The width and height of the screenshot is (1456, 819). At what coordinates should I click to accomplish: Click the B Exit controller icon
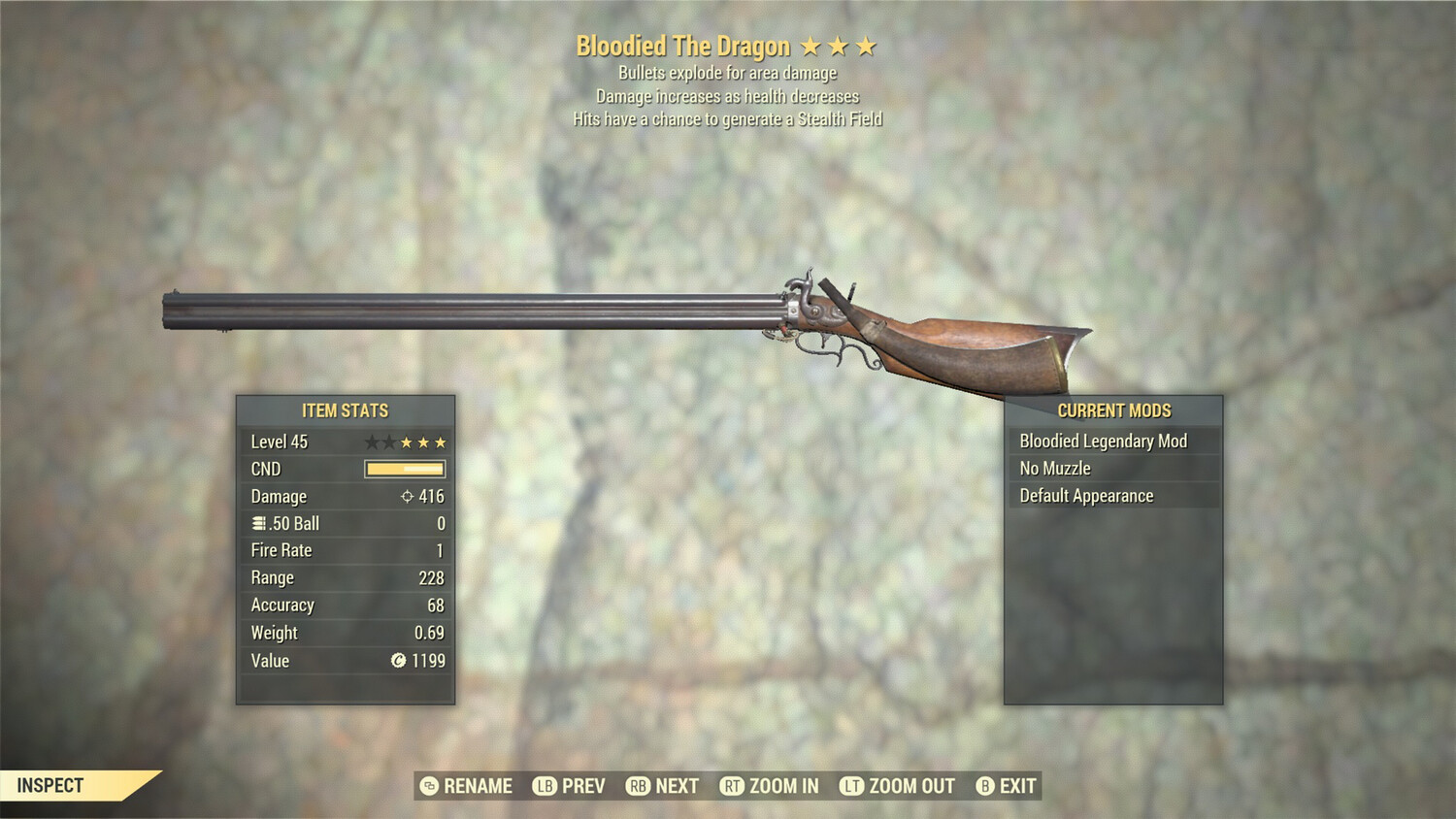pos(985,786)
